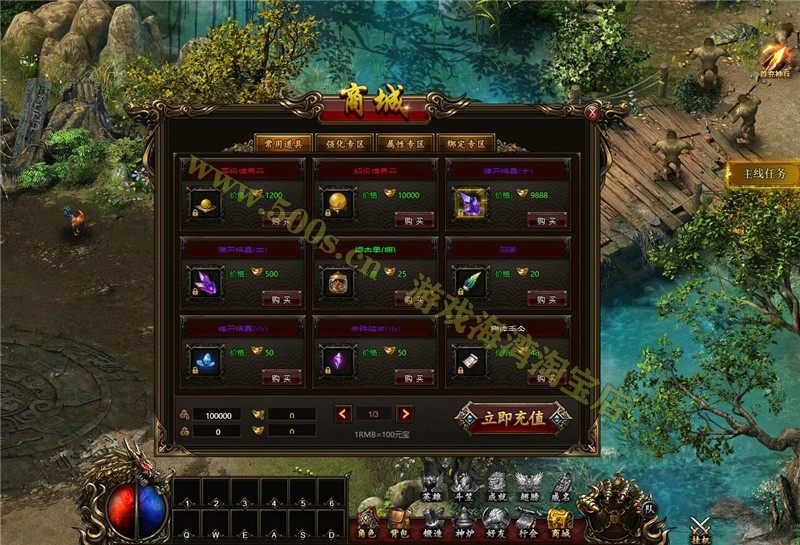The image size is (800, 545).
Task: Go to the next shop page
Action: [405, 413]
